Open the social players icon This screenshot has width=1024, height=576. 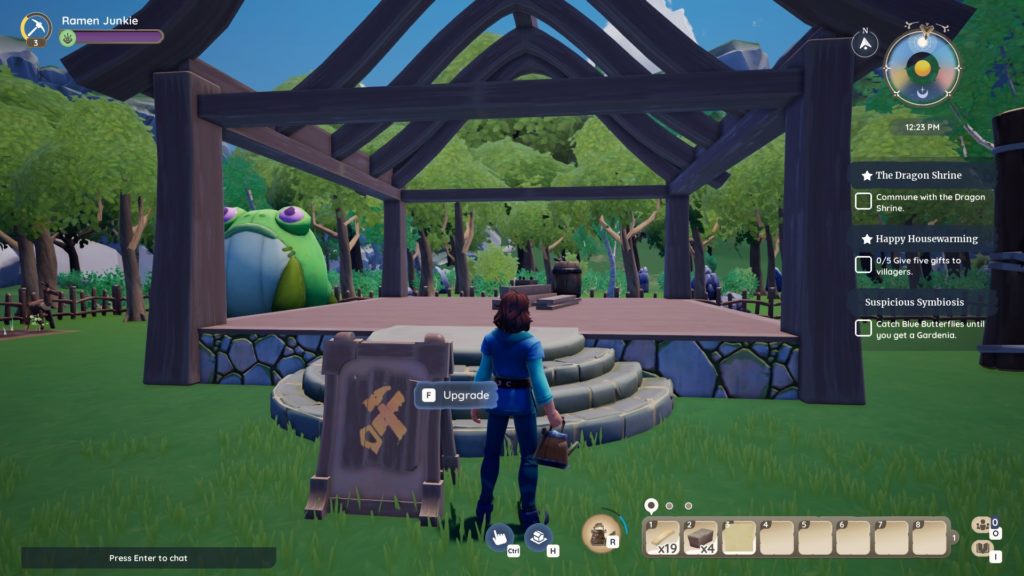click(x=981, y=524)
